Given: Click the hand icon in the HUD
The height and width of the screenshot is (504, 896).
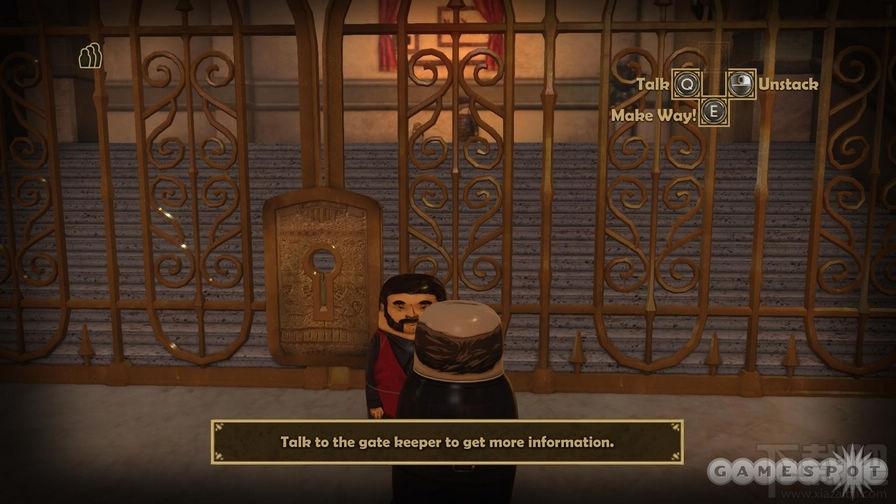Looking at the screenshot, I should point(89,57).
